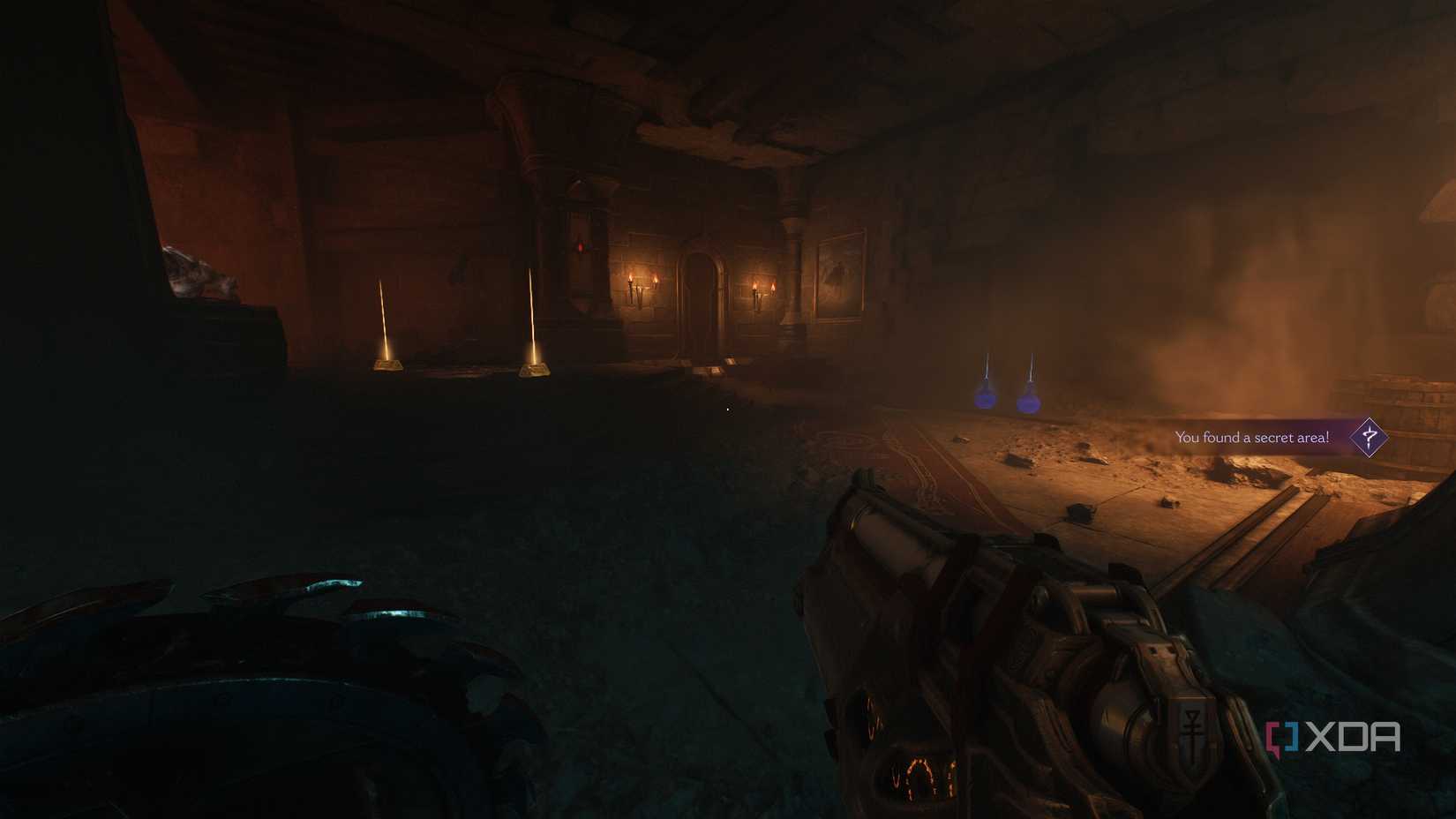This screenshot has height=819, width=1456.
Task: Click the 'You found a secret area!' banner
Action: pyautogui.click(x=1253, y=436)
